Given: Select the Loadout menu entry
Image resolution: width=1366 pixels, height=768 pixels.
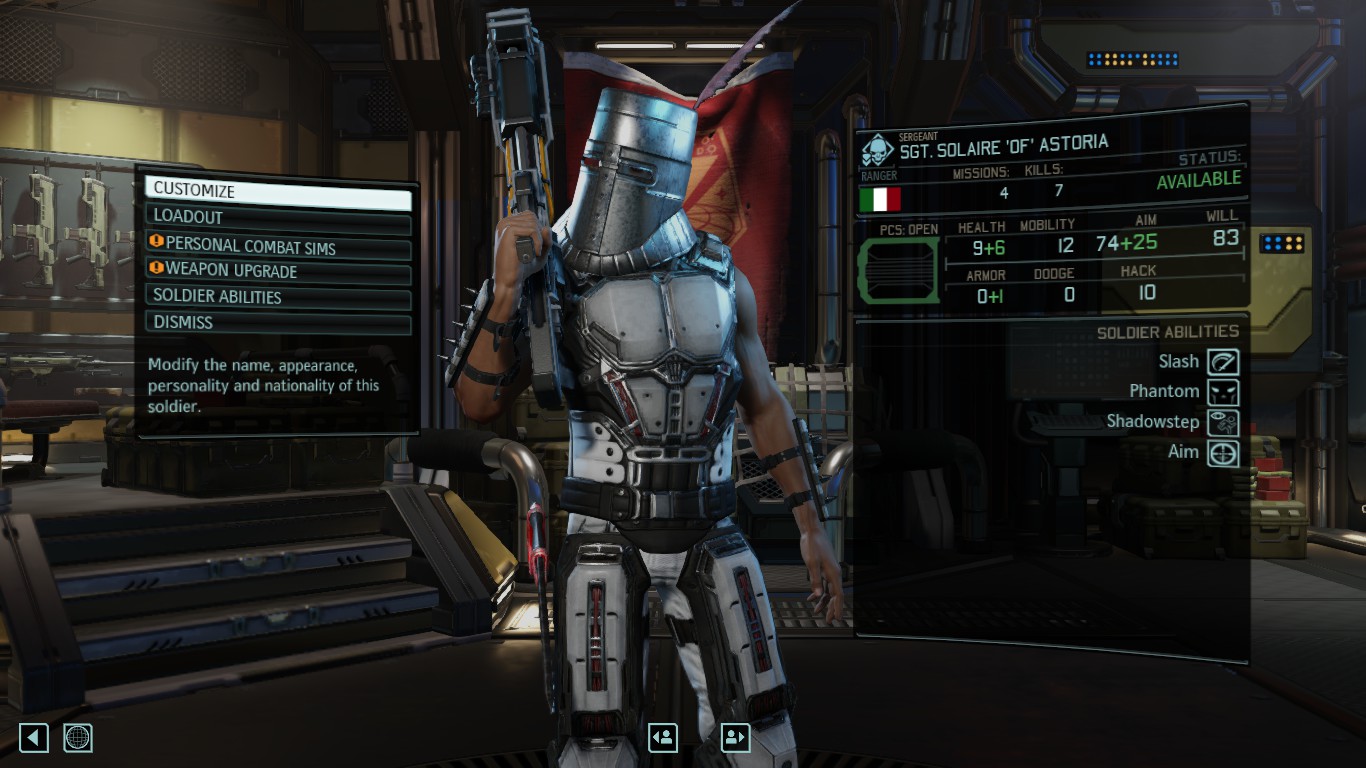Looking at the screenshot, I should (278, 217).
